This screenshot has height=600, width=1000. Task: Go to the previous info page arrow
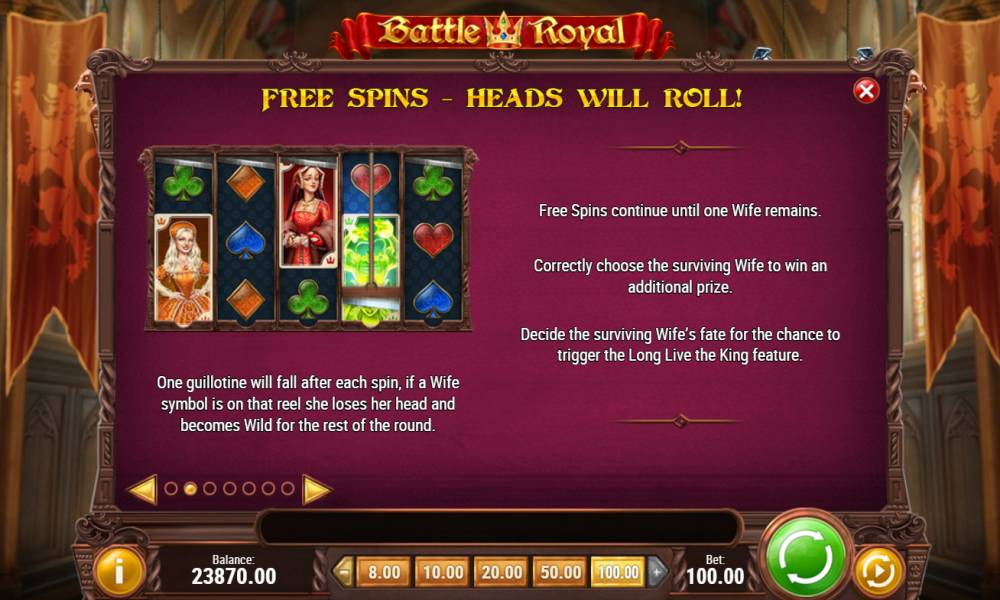pos(142,489)
